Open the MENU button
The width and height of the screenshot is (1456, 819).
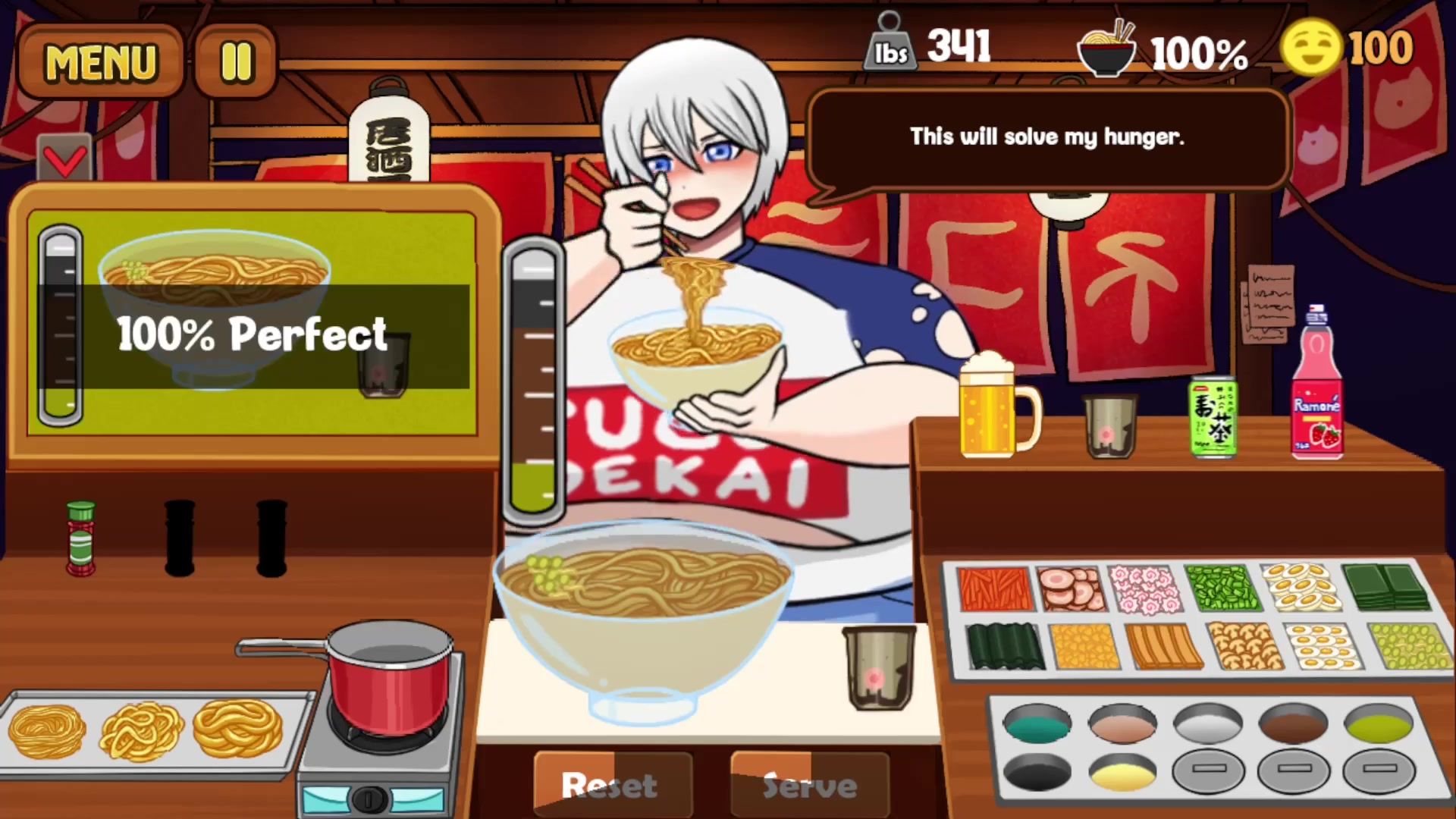[x=100, y=62]
